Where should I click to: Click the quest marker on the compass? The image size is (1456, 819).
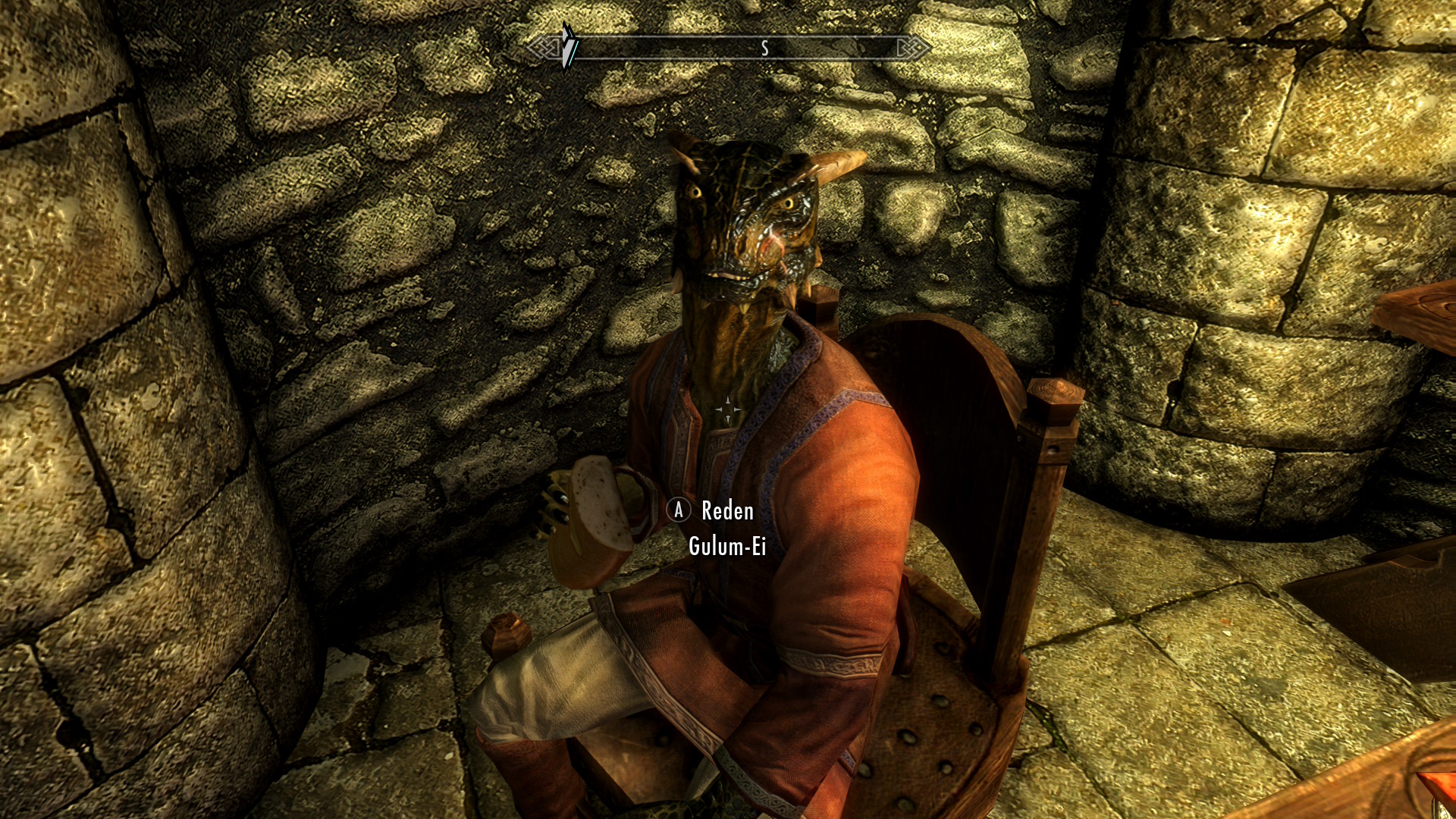(570, 46)
